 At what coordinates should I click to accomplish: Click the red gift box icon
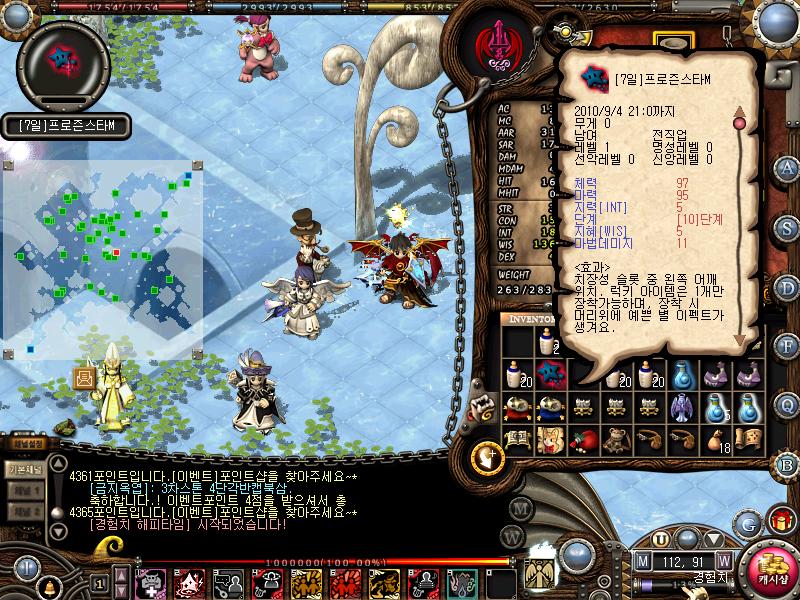click(779, 522)
